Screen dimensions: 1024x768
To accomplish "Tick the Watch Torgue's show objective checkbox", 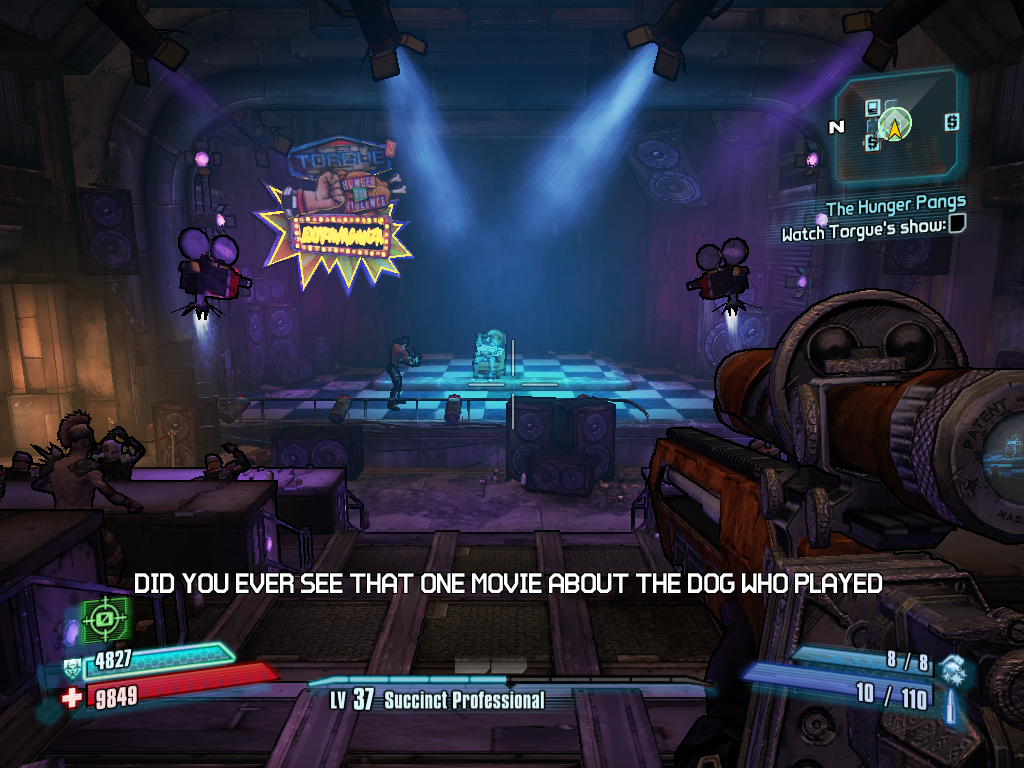I will point(957,224).
